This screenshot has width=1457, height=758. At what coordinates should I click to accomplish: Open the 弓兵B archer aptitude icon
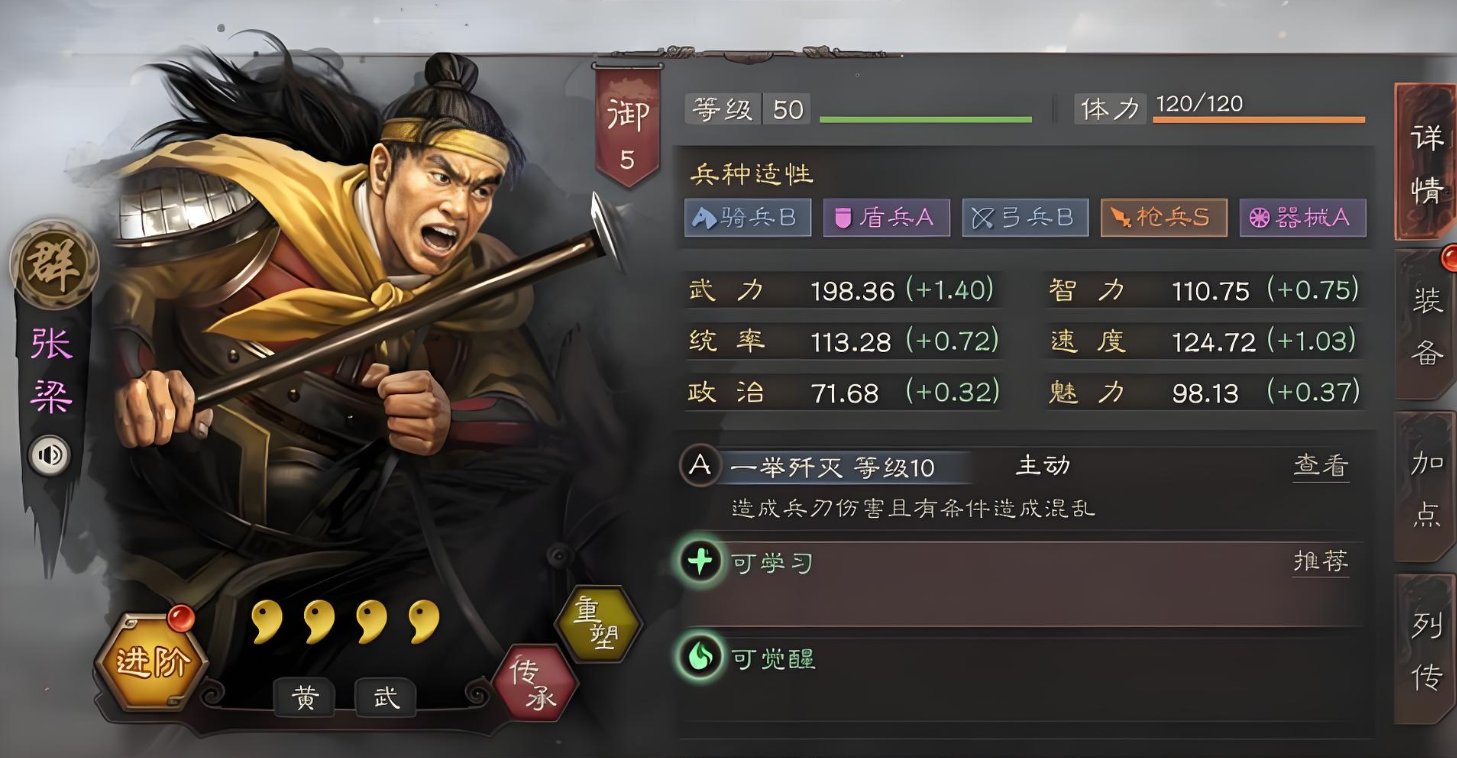[x=1025, y=218]
